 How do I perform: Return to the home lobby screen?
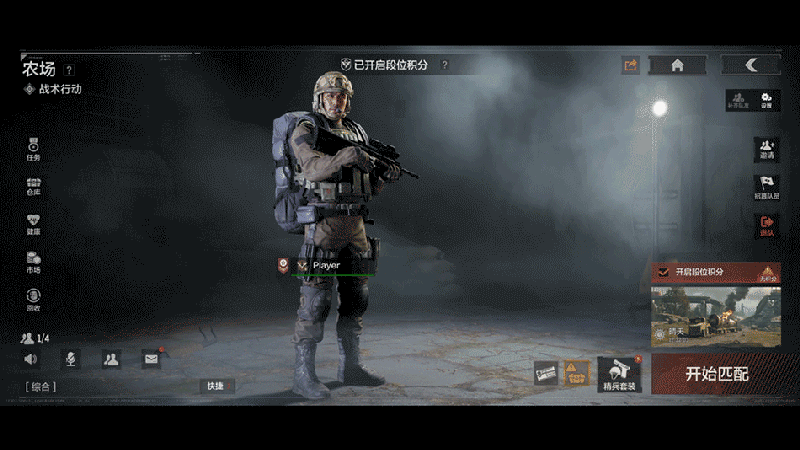pyautogui.click(x=677, y=65)
